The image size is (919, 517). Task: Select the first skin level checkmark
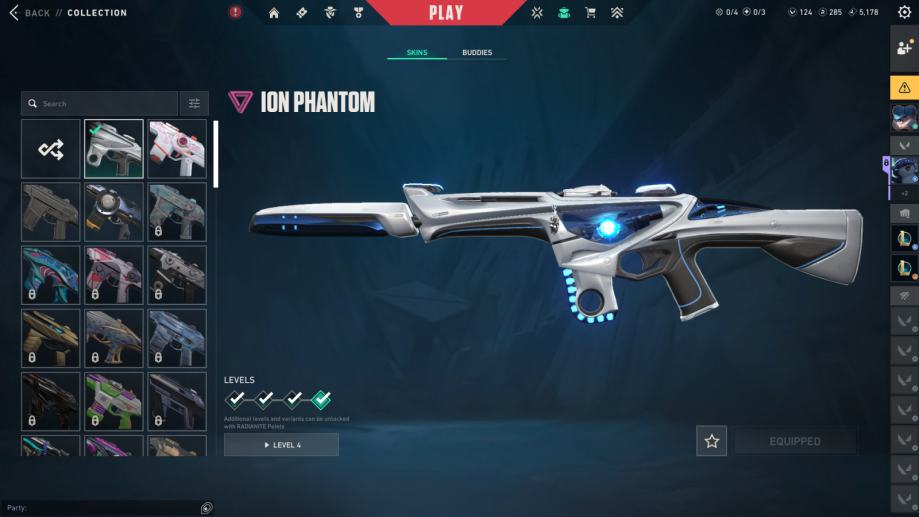click(235, 399)
